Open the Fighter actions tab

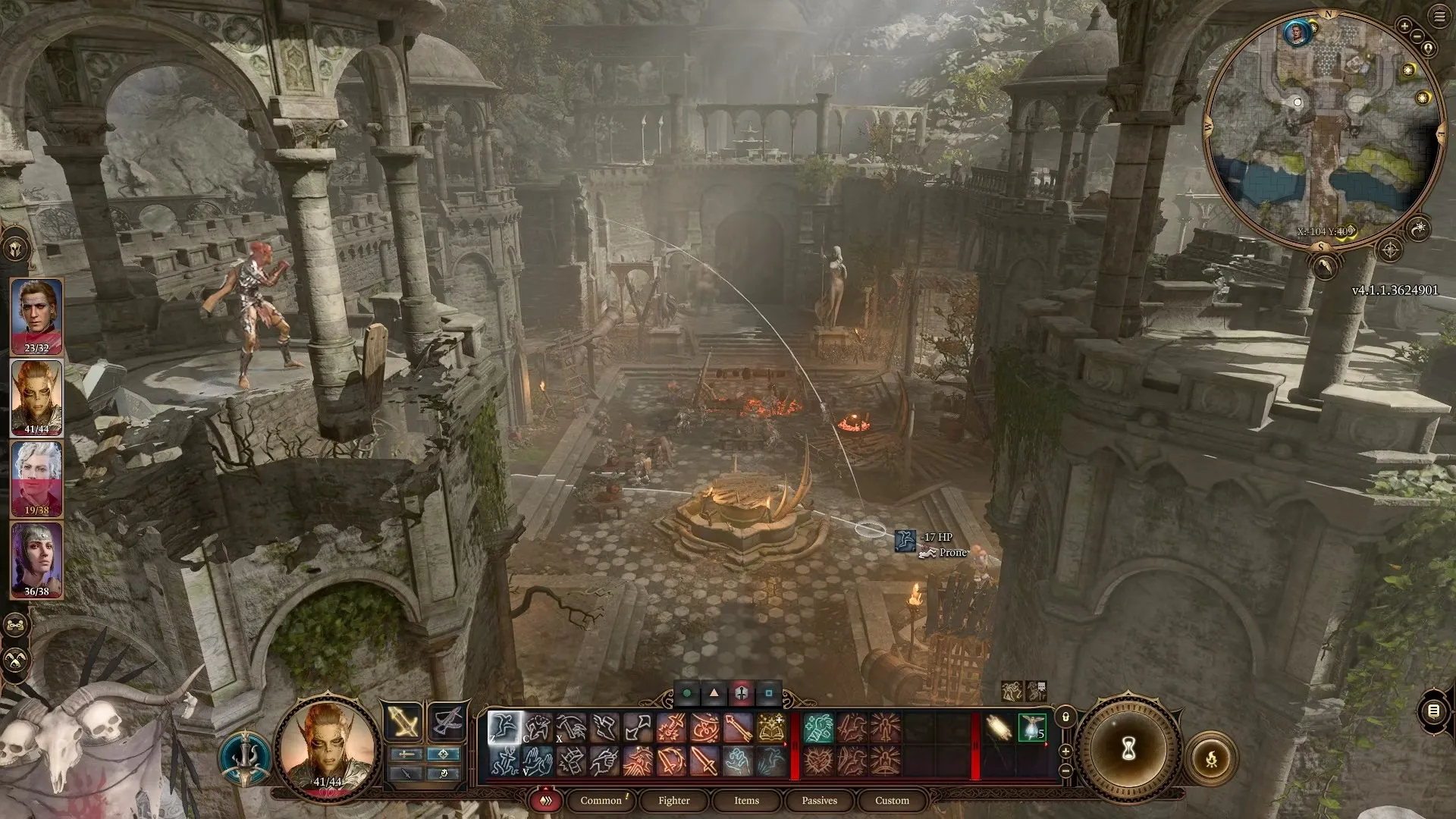[x=673, y=800]
